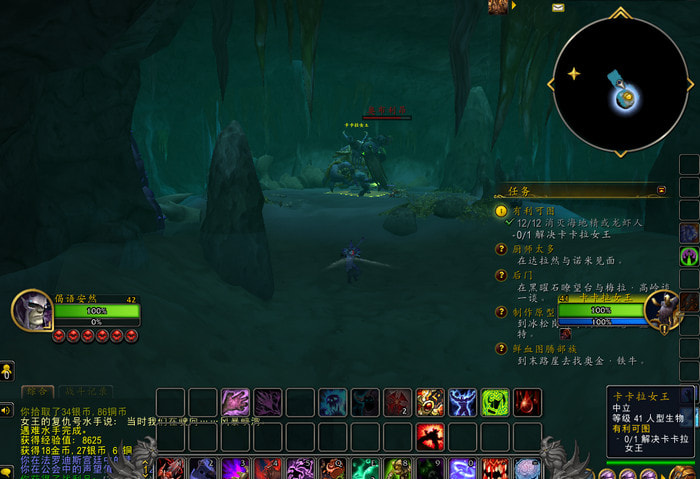Open the mail envelope icon above minimap
Screen dimensions: 700x479
pos(558,7)
